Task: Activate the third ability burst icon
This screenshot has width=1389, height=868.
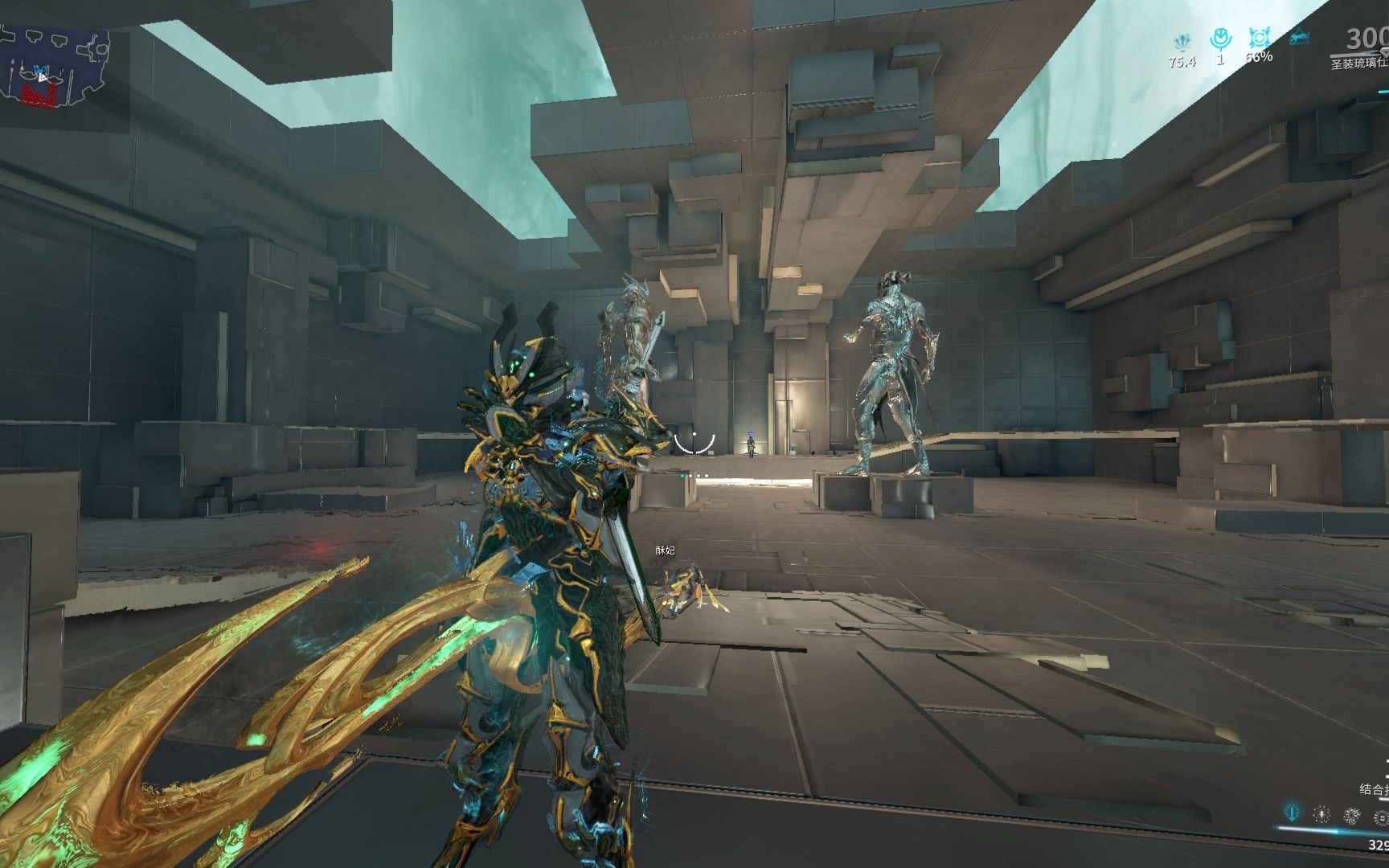Action: [x=1352, y=817]
